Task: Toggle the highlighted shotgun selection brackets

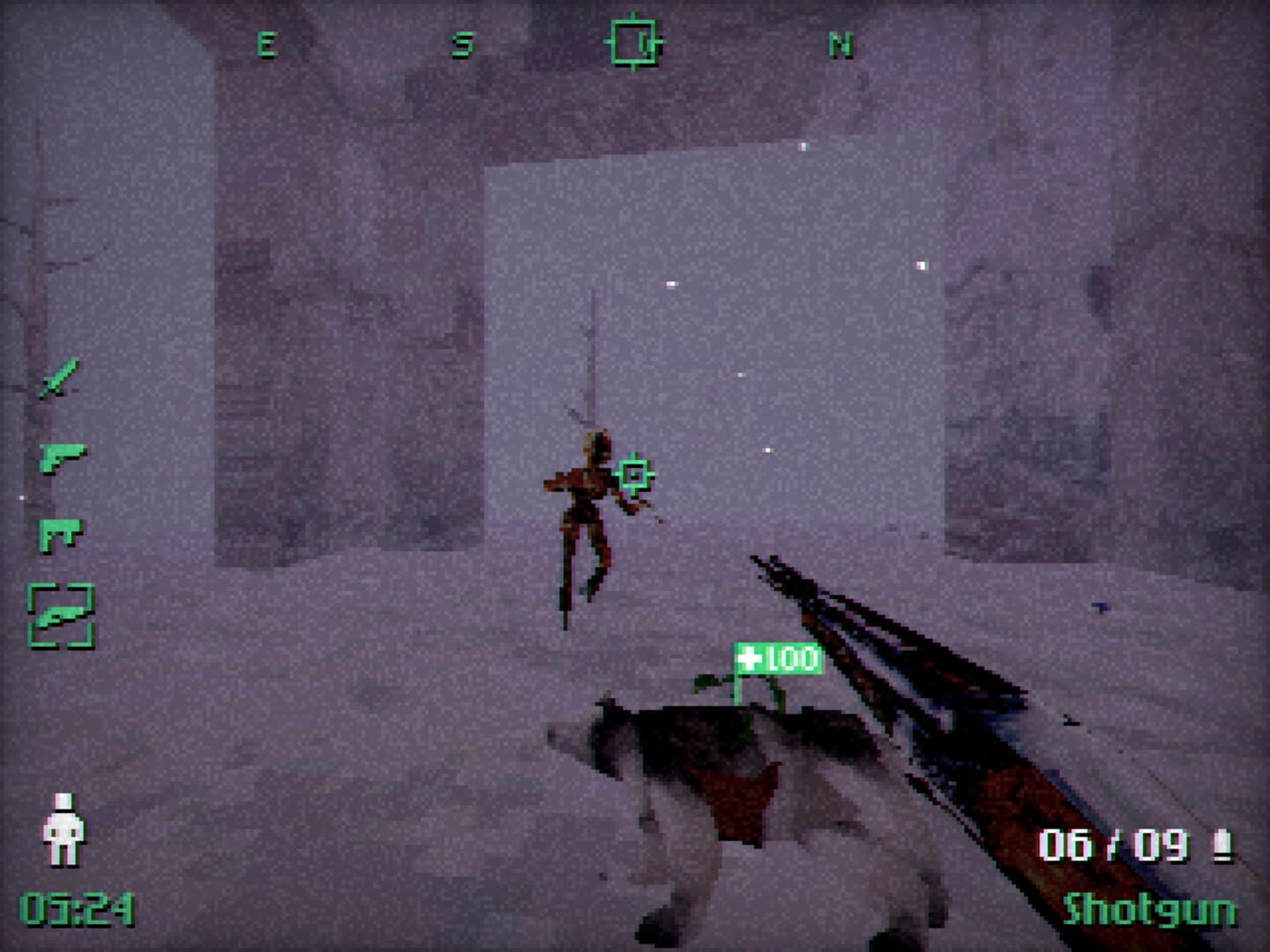Action: point(63,617)
